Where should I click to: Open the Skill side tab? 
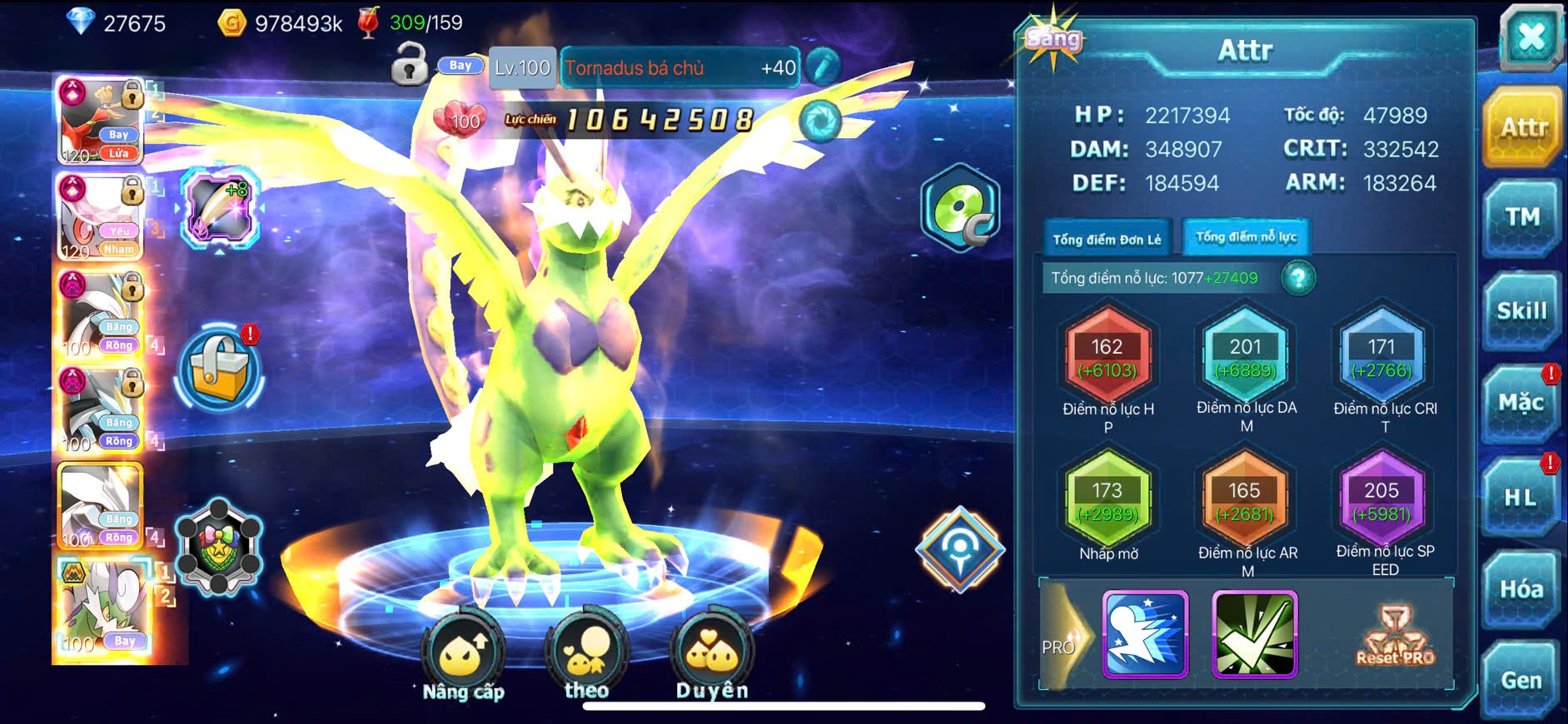1522,311
